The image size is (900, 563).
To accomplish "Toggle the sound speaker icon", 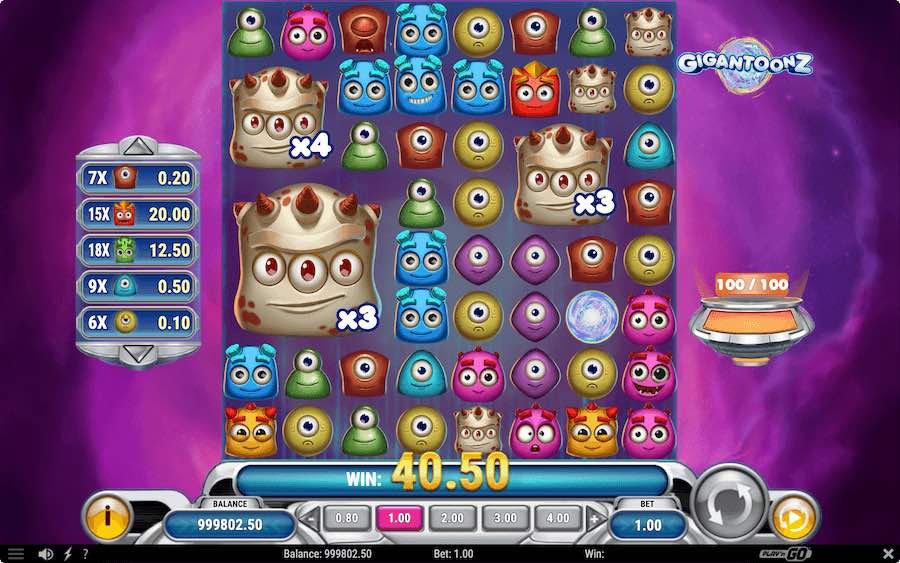I will click(x=45, y=553).
